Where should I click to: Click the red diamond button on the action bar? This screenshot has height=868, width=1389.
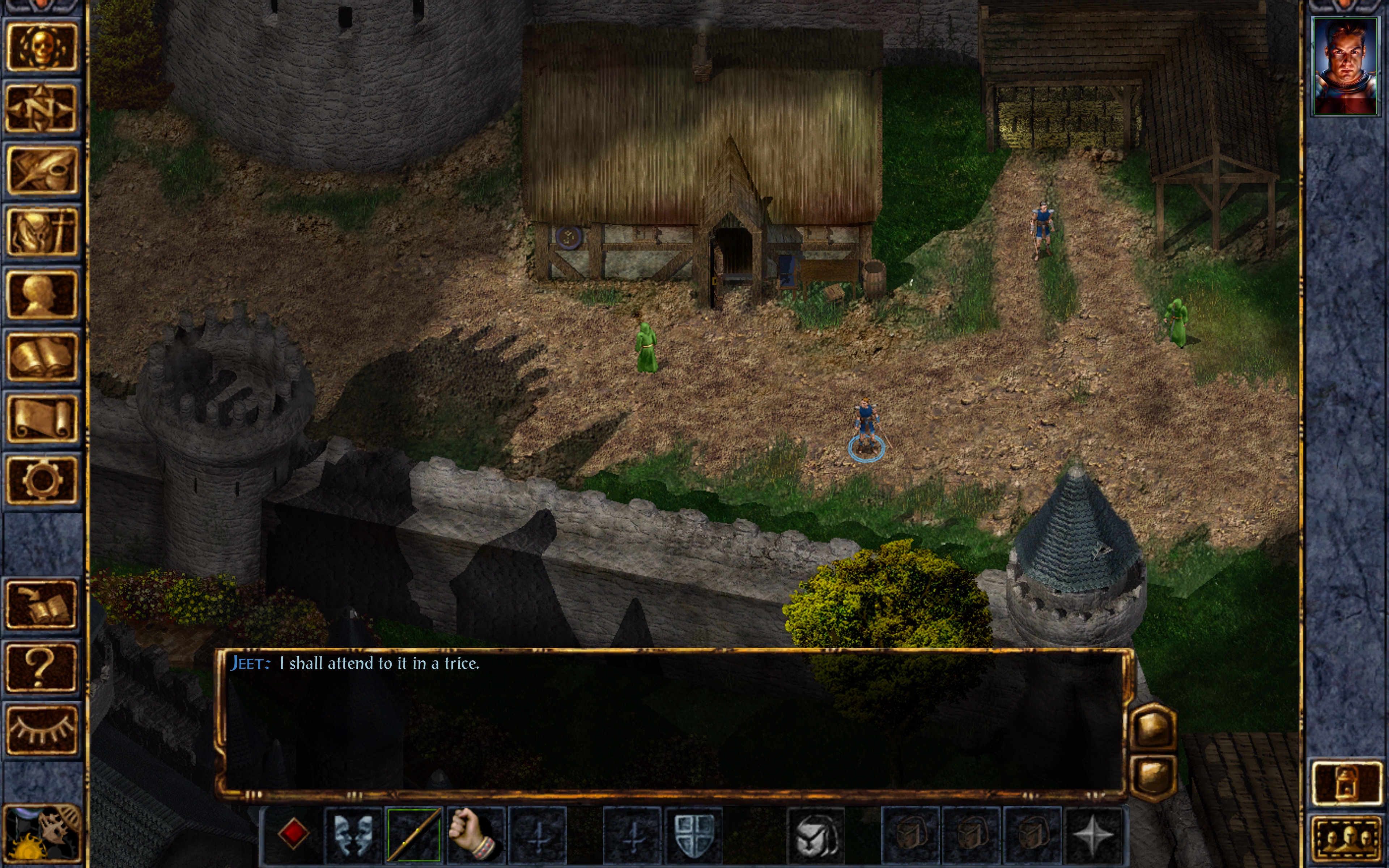click(x=293, y=834)
